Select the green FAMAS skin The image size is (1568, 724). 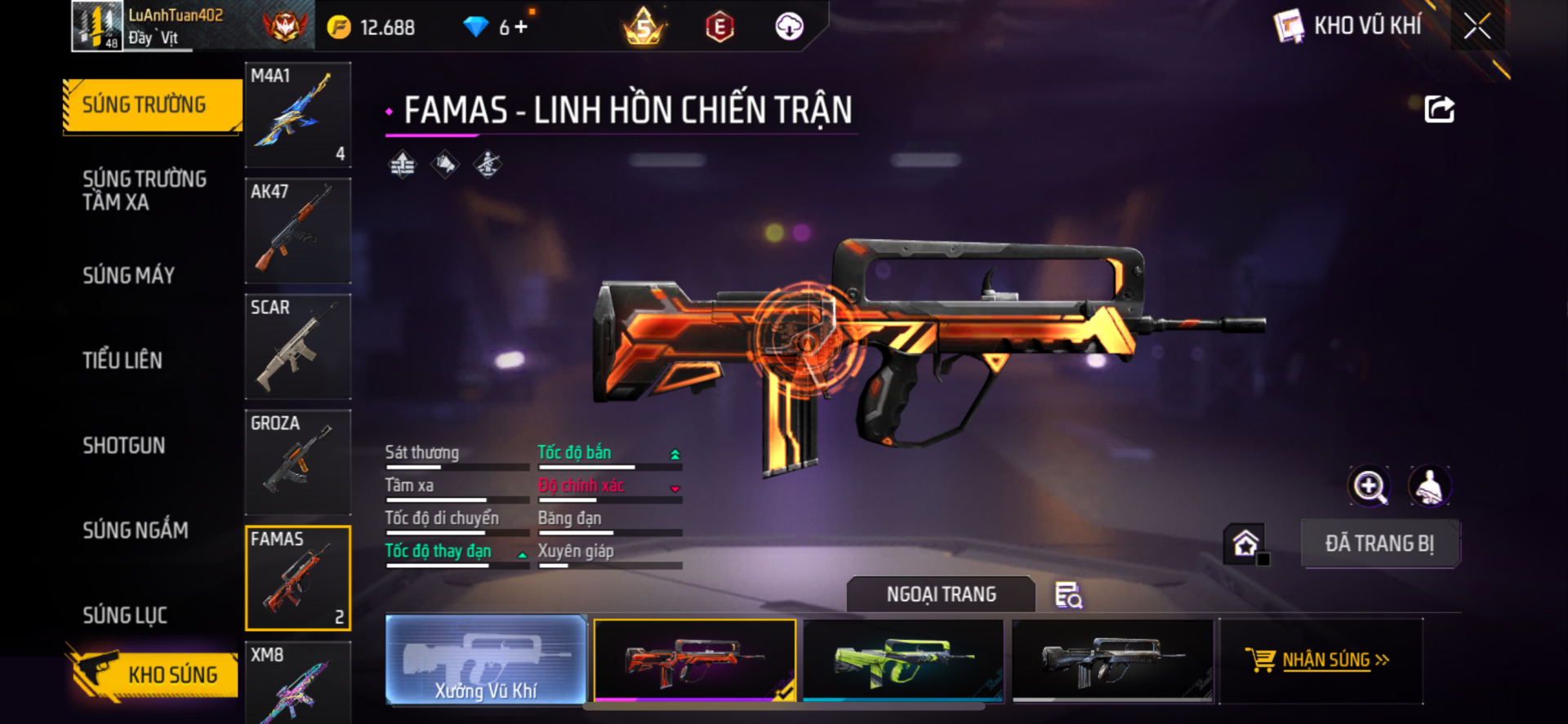[x=903, y=660]
